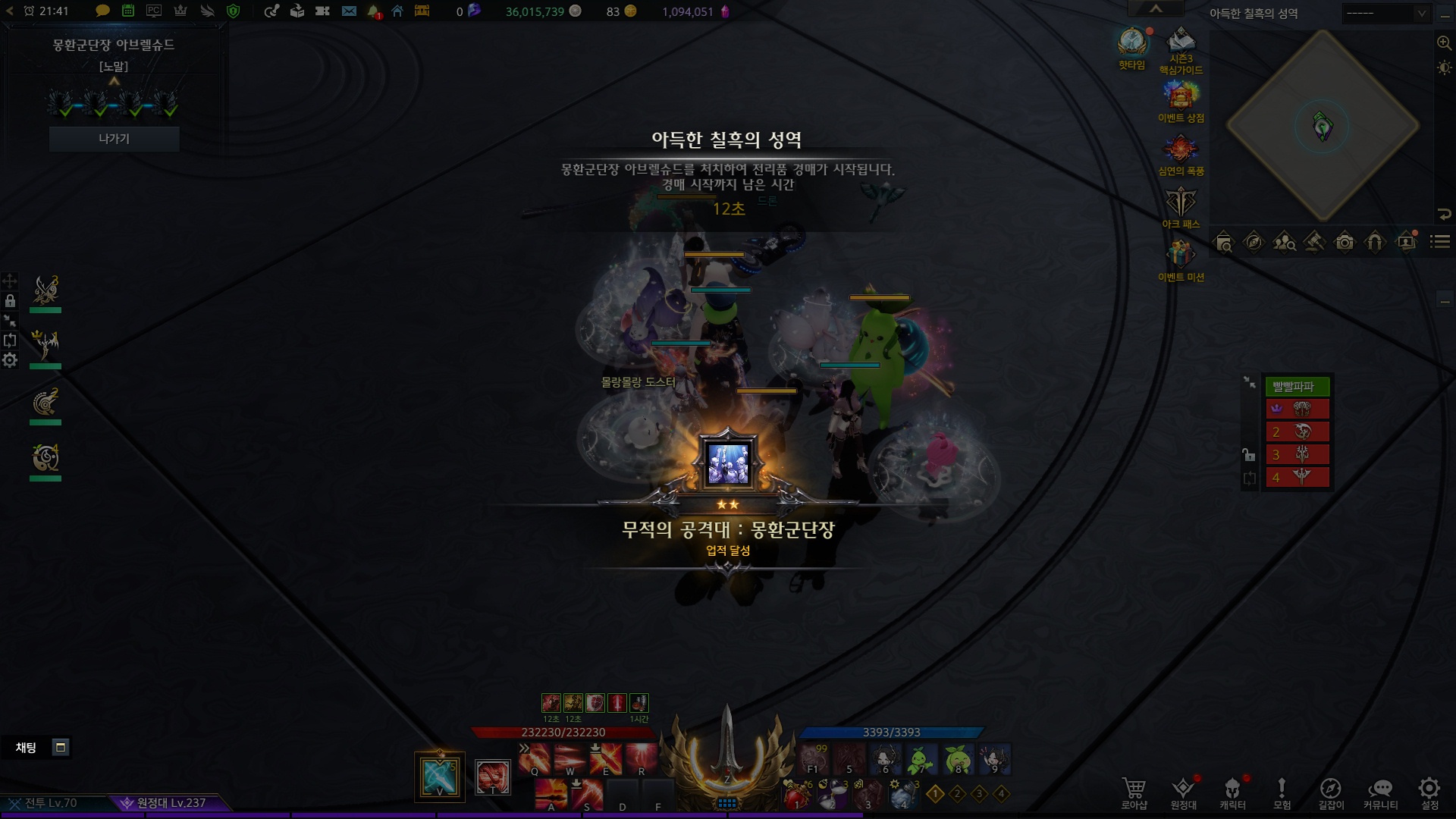Open the 모험 adventure menu
This screenshot has height=819, width=1456.
pyautogui.click(x=1282, y=792)
